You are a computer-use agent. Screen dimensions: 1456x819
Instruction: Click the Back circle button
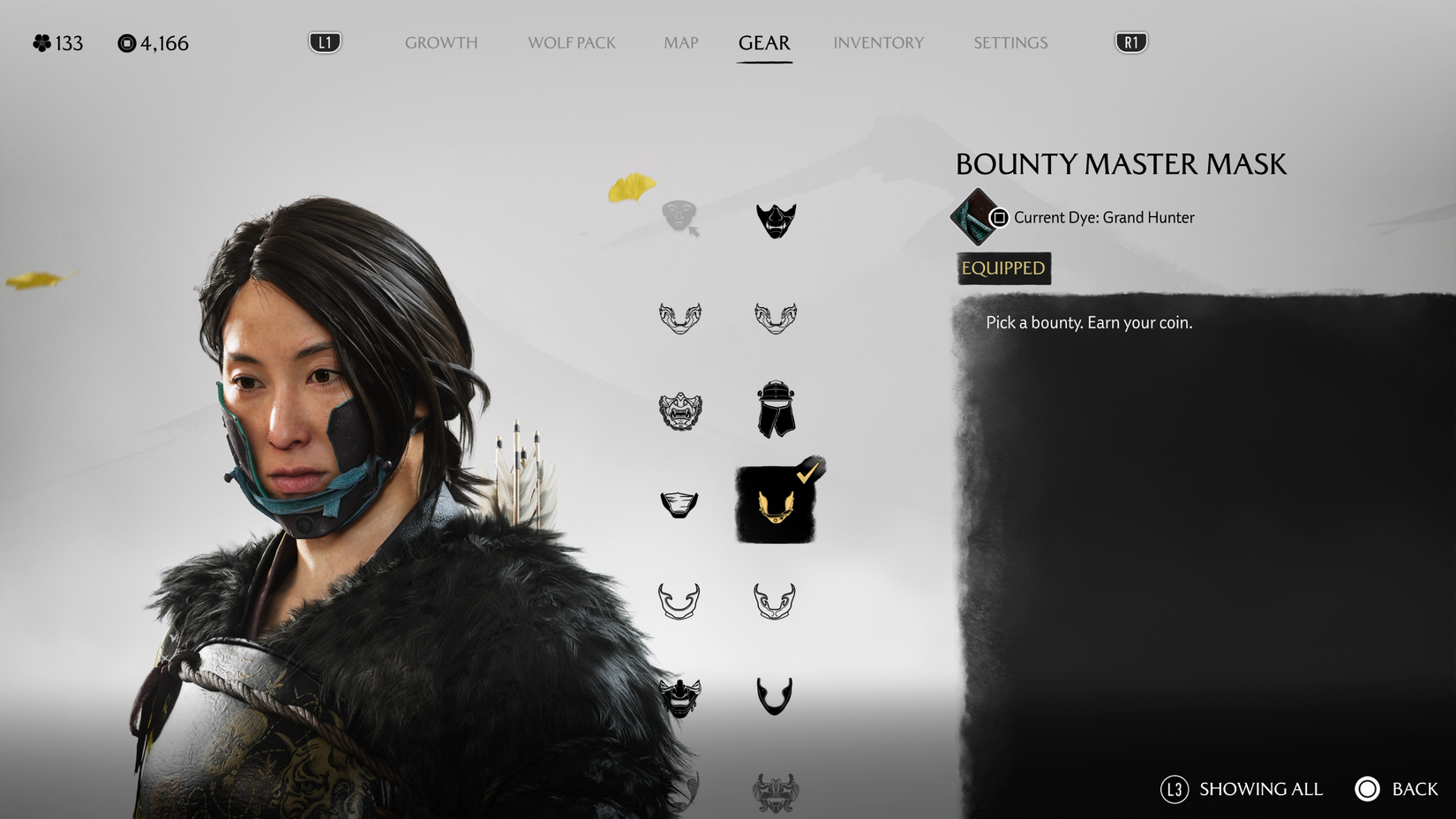1367,789
